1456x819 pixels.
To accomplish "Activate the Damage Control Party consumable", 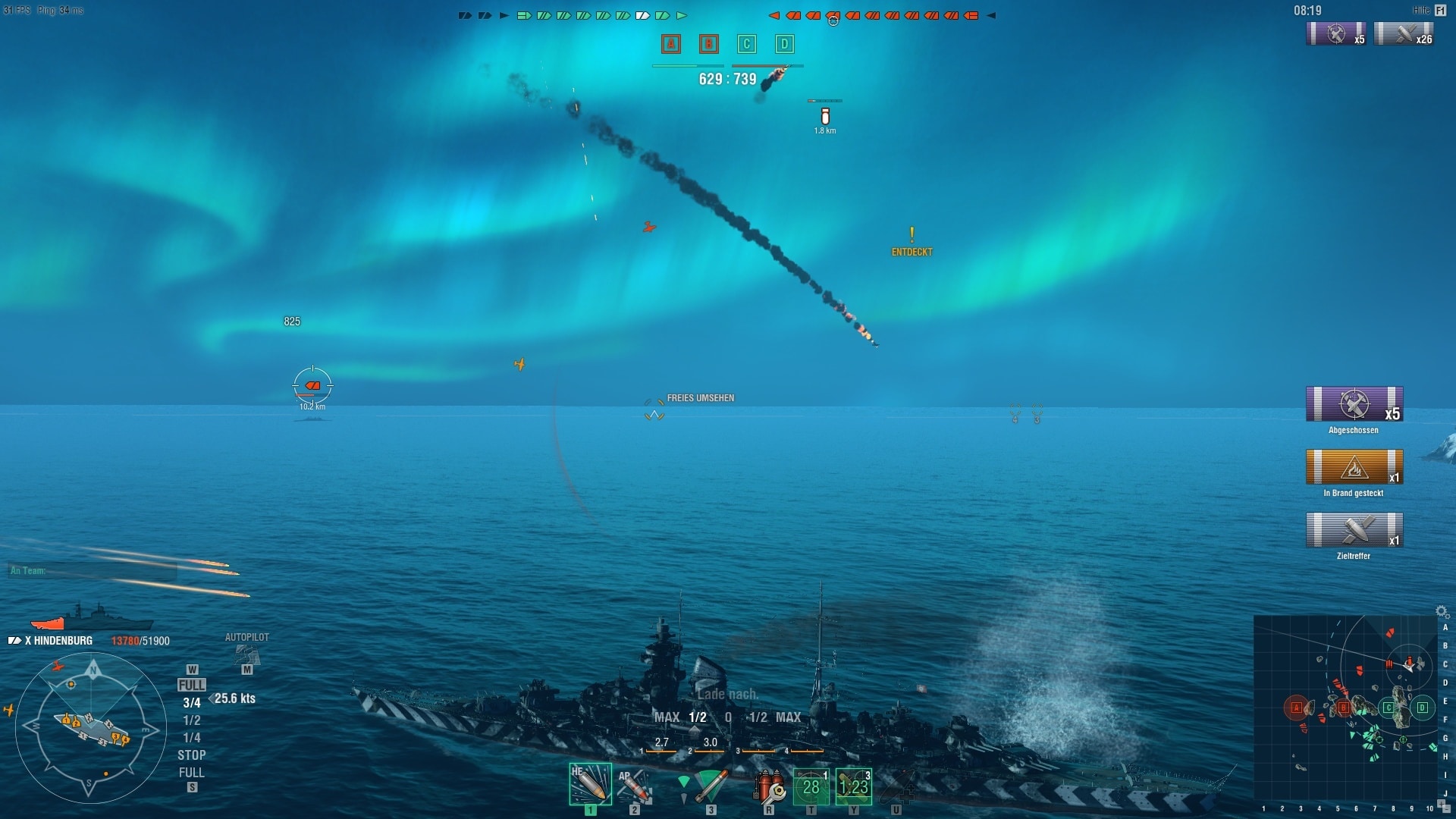I will [x=768, y=786].
